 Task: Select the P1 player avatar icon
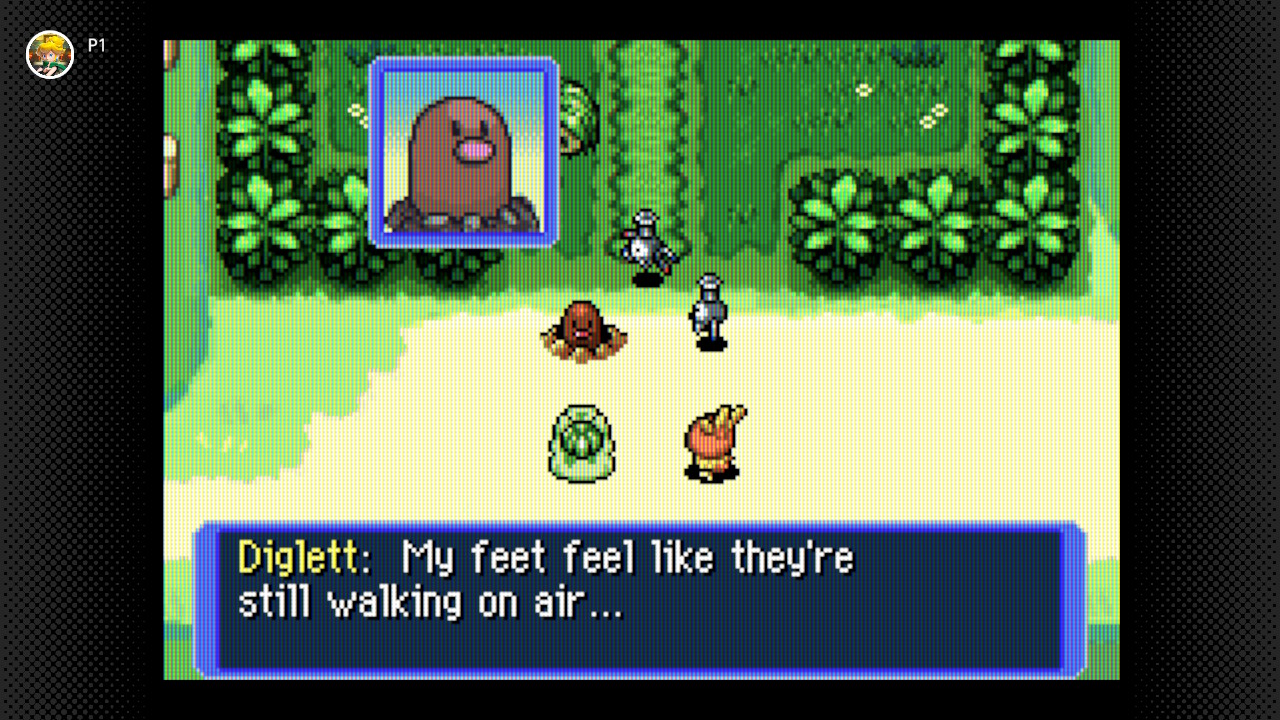(x=50, y=54)
